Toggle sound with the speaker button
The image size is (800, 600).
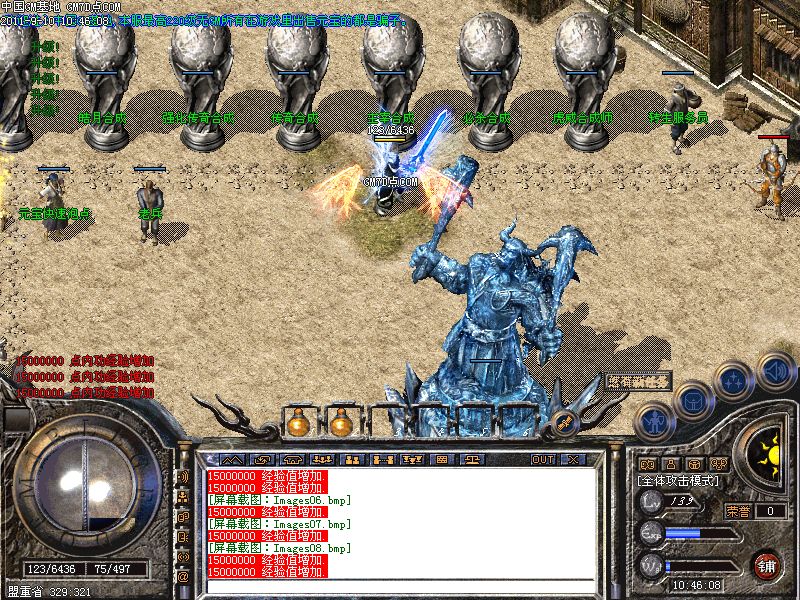[x=775, y=371]
